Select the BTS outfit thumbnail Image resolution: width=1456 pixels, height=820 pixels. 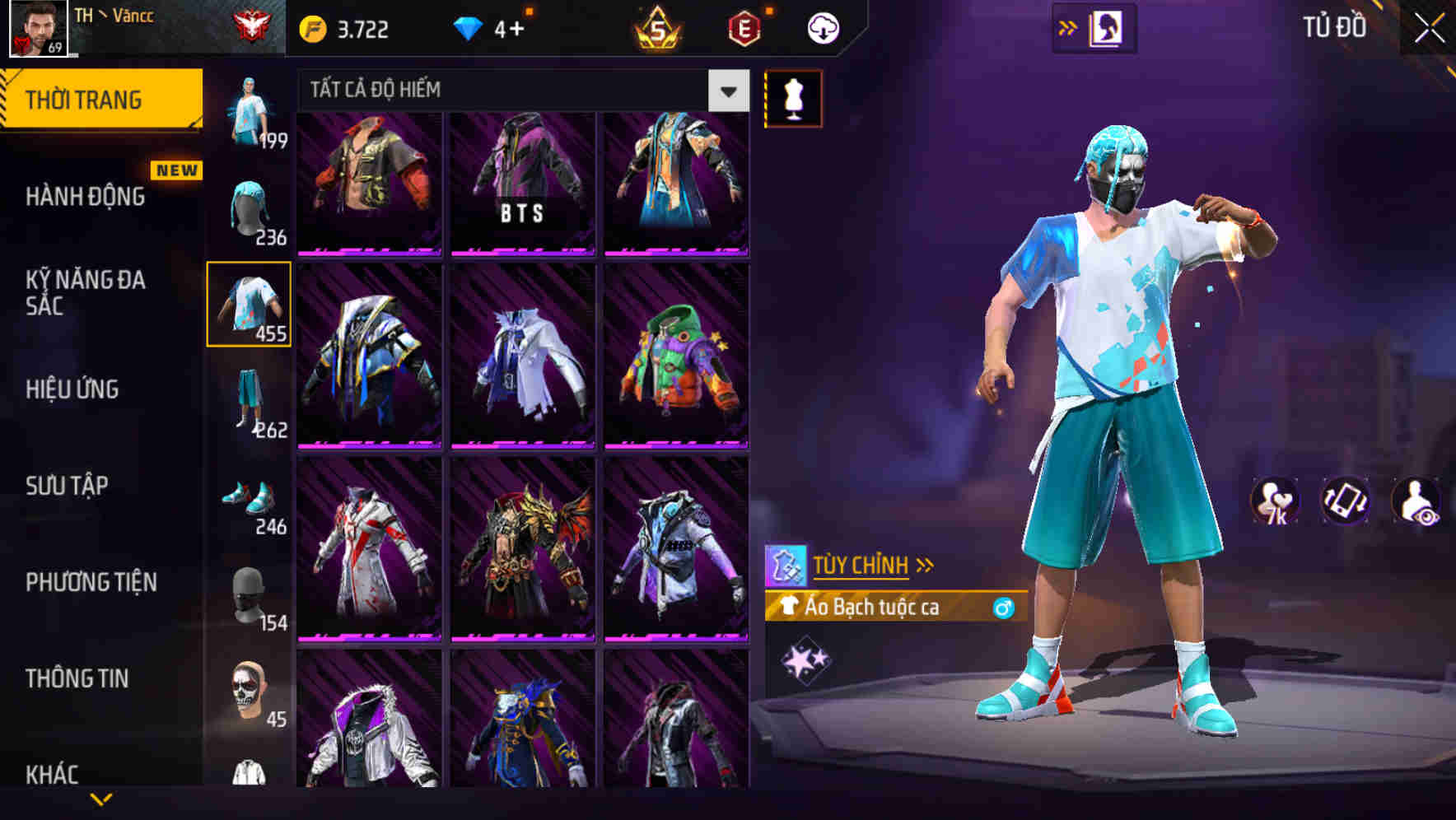coord(522,184)
